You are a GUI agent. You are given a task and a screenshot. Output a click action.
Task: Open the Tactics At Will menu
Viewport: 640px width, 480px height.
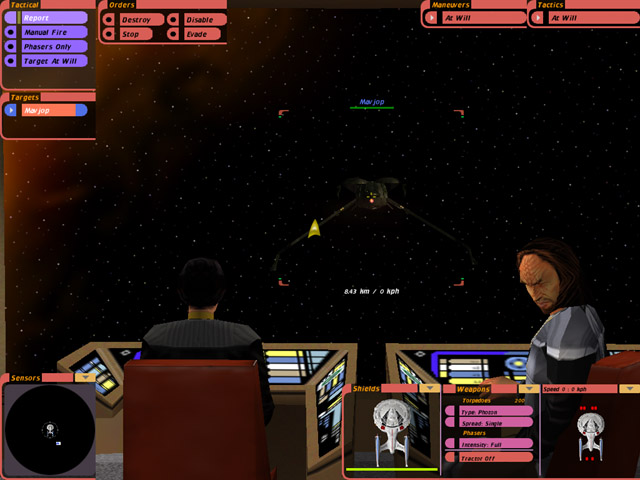pyautogui.click(x=585, y=18)
